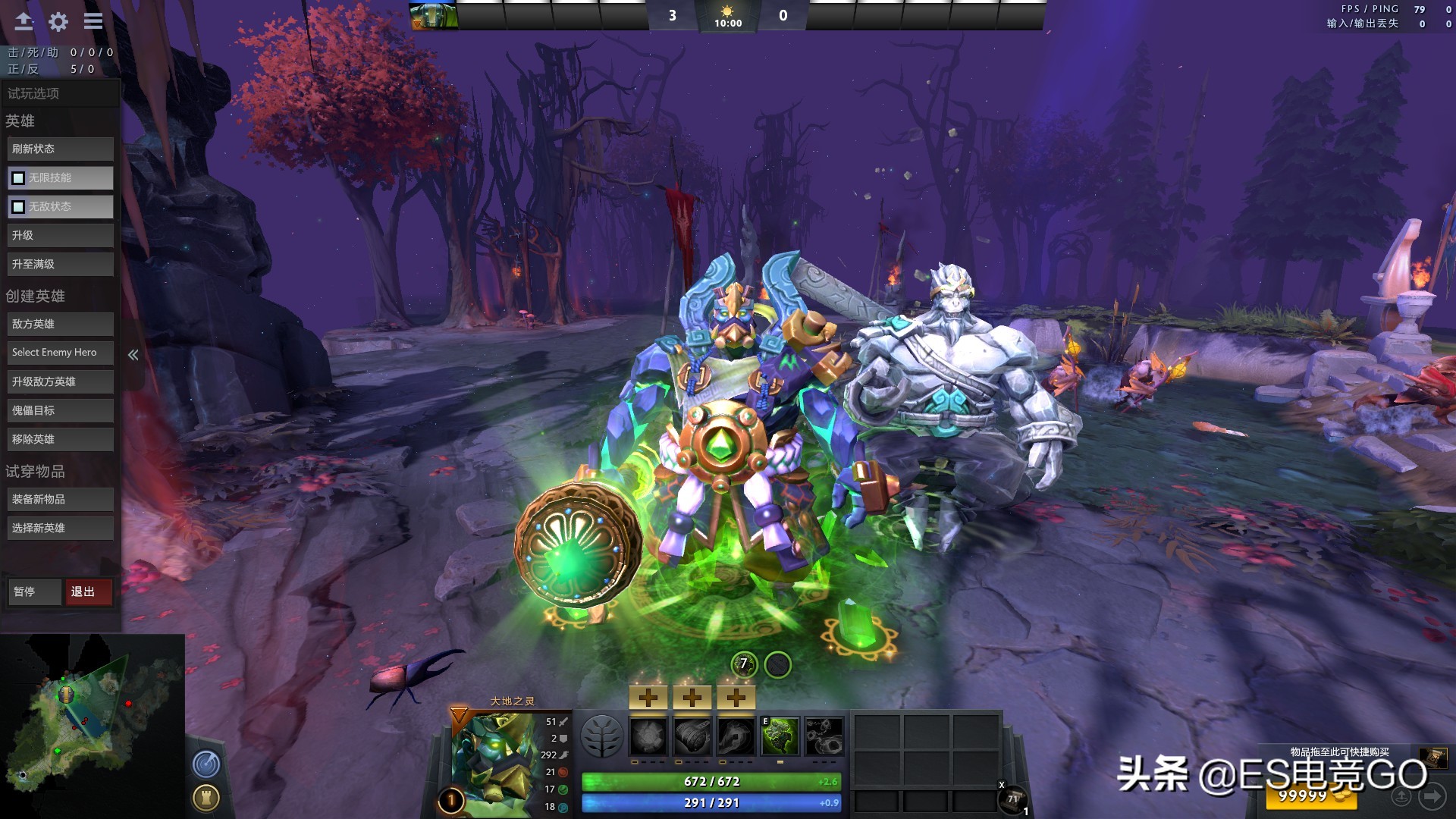This screenshot has width=1456, height=819.
Task: Click the Select Enemy Hero button
Action: click(60, 352)
